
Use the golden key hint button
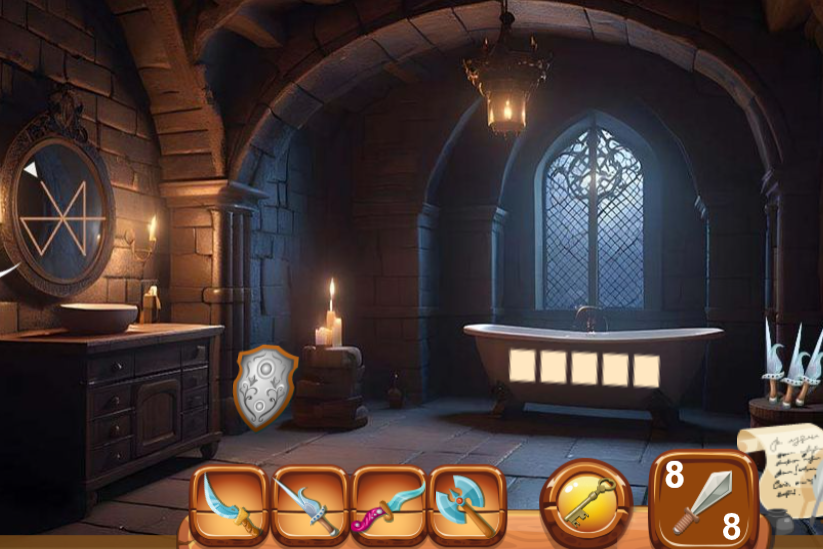(586, 500)
